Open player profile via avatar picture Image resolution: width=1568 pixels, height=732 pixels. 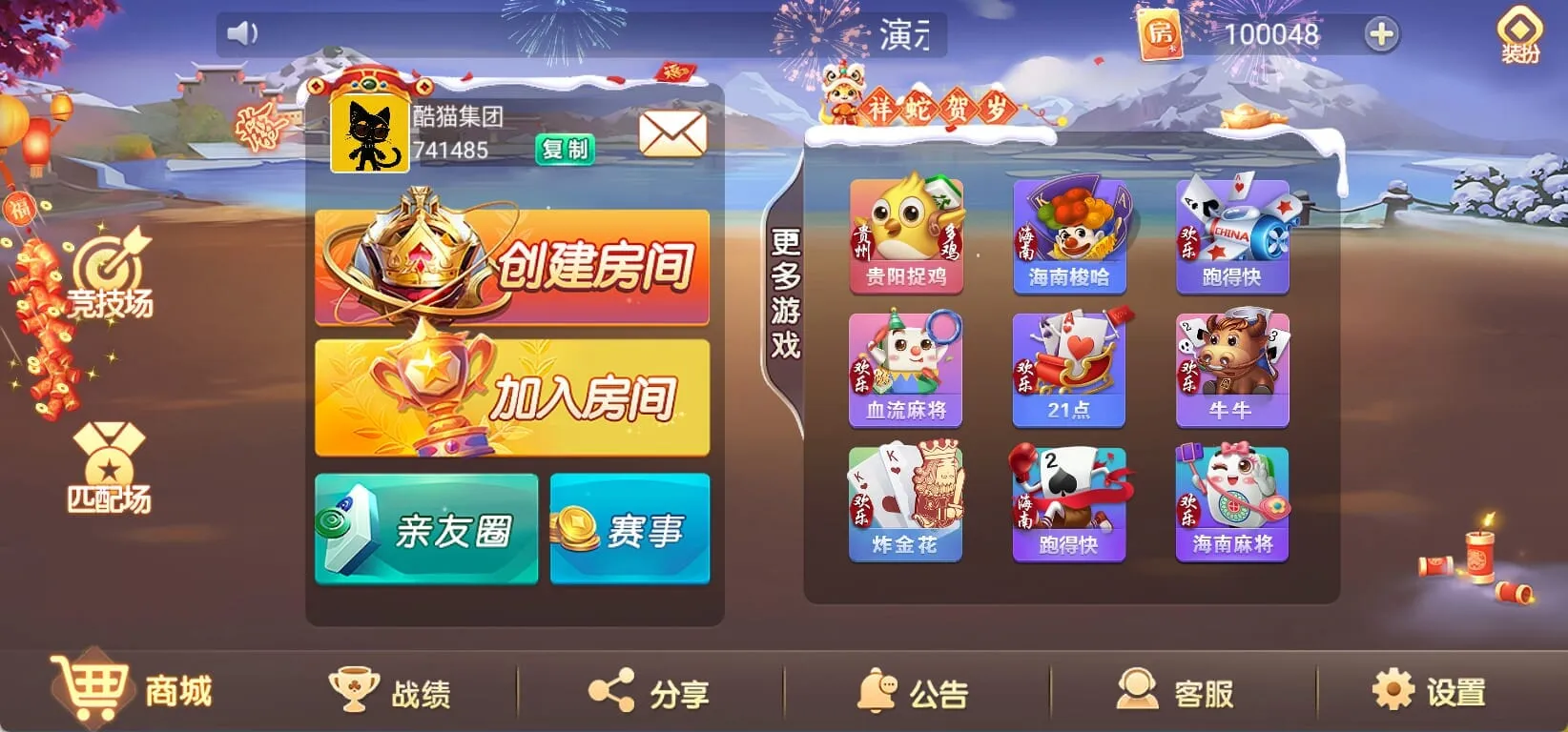coord(372,133)
